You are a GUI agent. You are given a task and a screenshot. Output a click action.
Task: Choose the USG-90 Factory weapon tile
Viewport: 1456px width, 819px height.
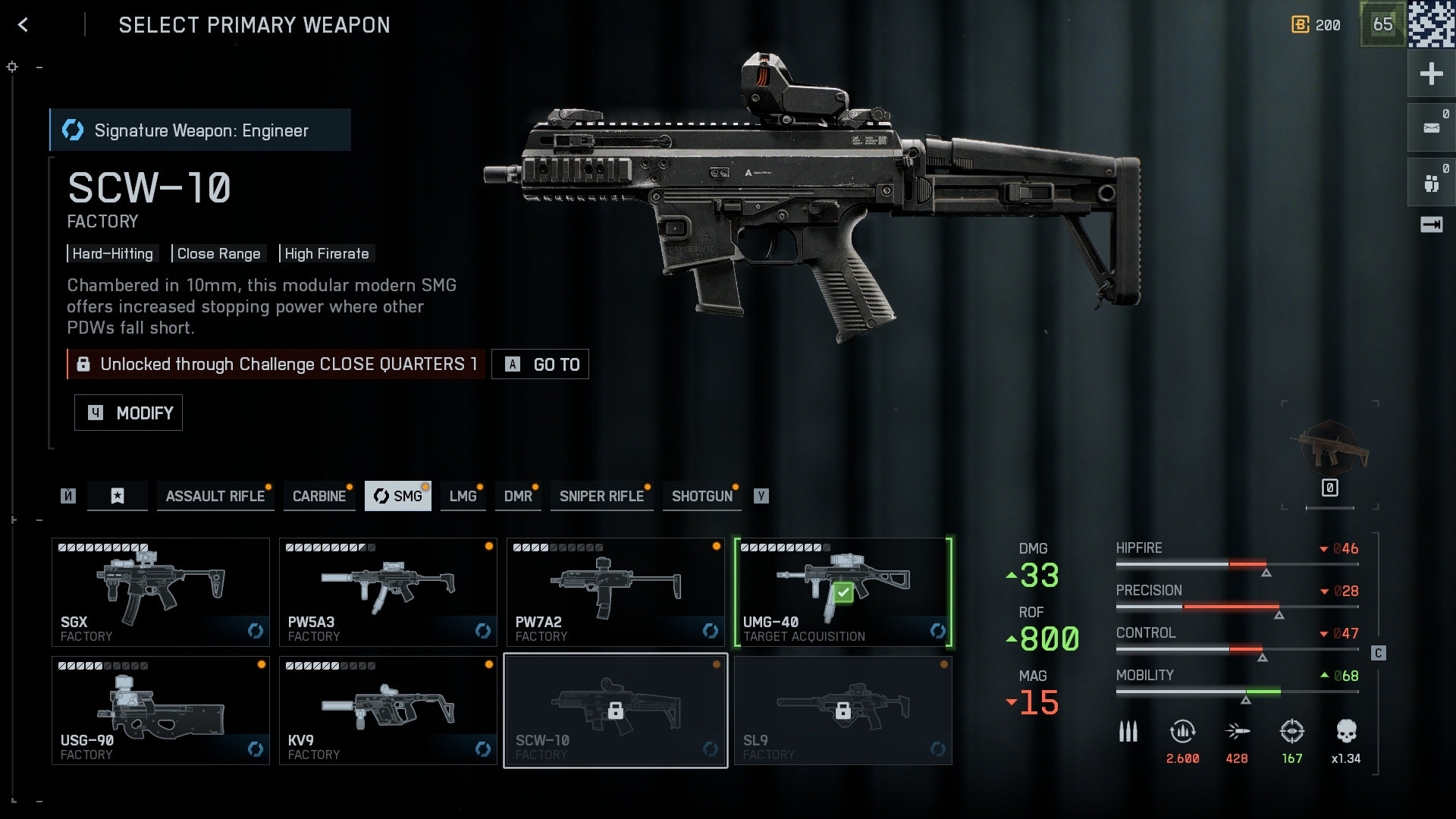coord(161,711)
